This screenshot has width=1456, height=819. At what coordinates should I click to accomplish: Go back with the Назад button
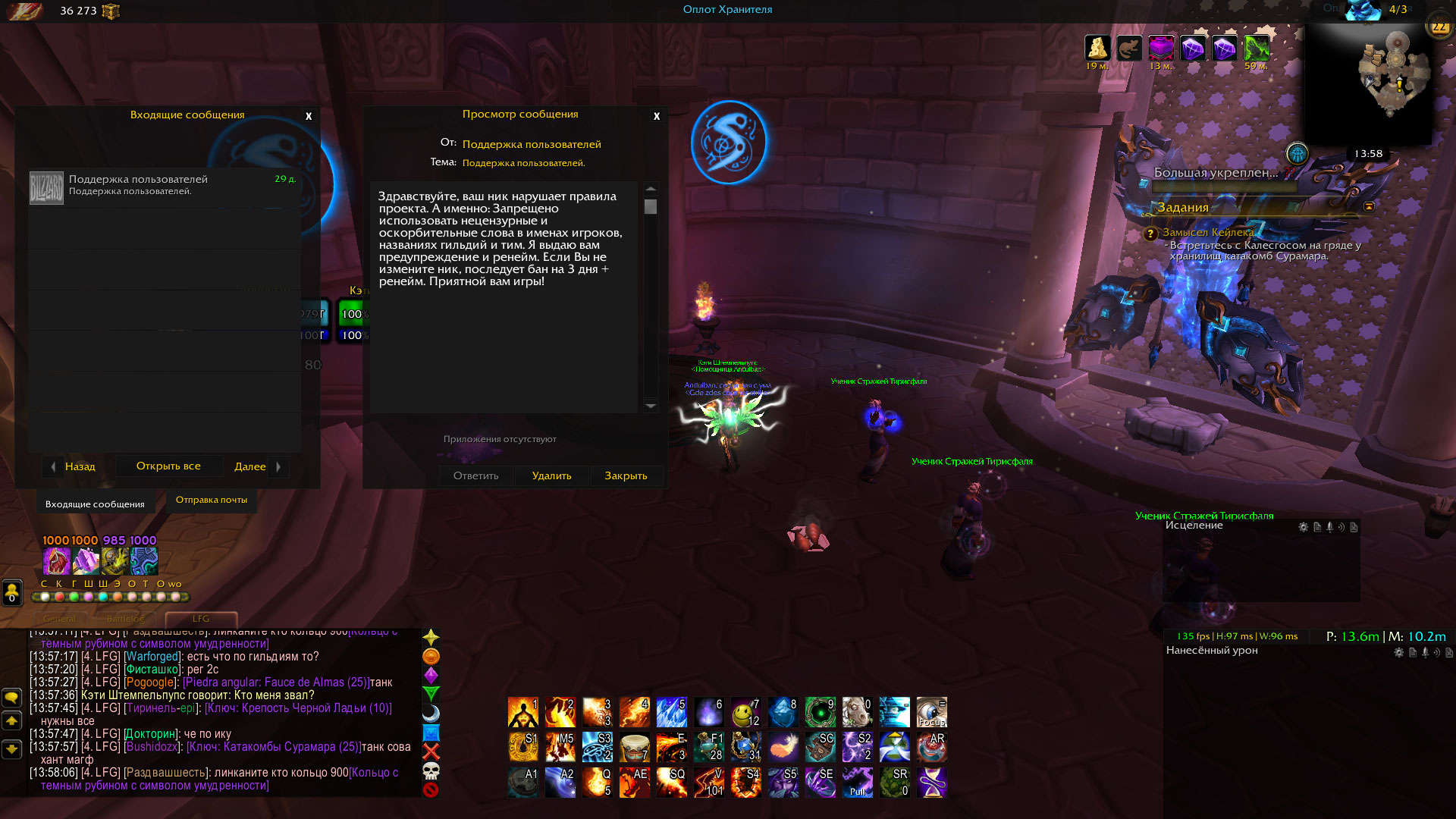(x=74, y=466)
